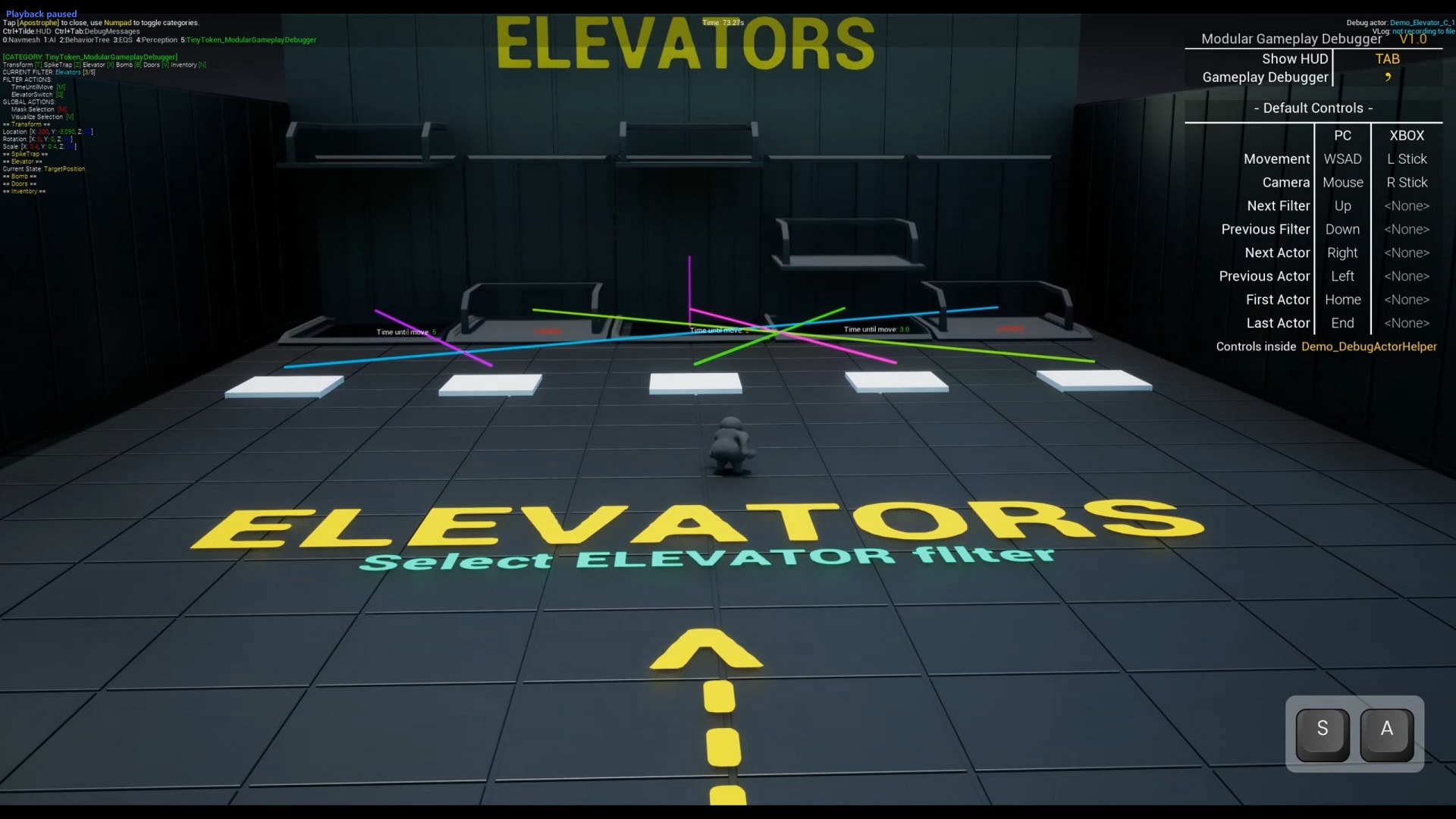The height and width of the screenshot is (819, 1456).
Task: Click the Gameplay Debugger apostrophe key icon
Action: [1388, 77]
